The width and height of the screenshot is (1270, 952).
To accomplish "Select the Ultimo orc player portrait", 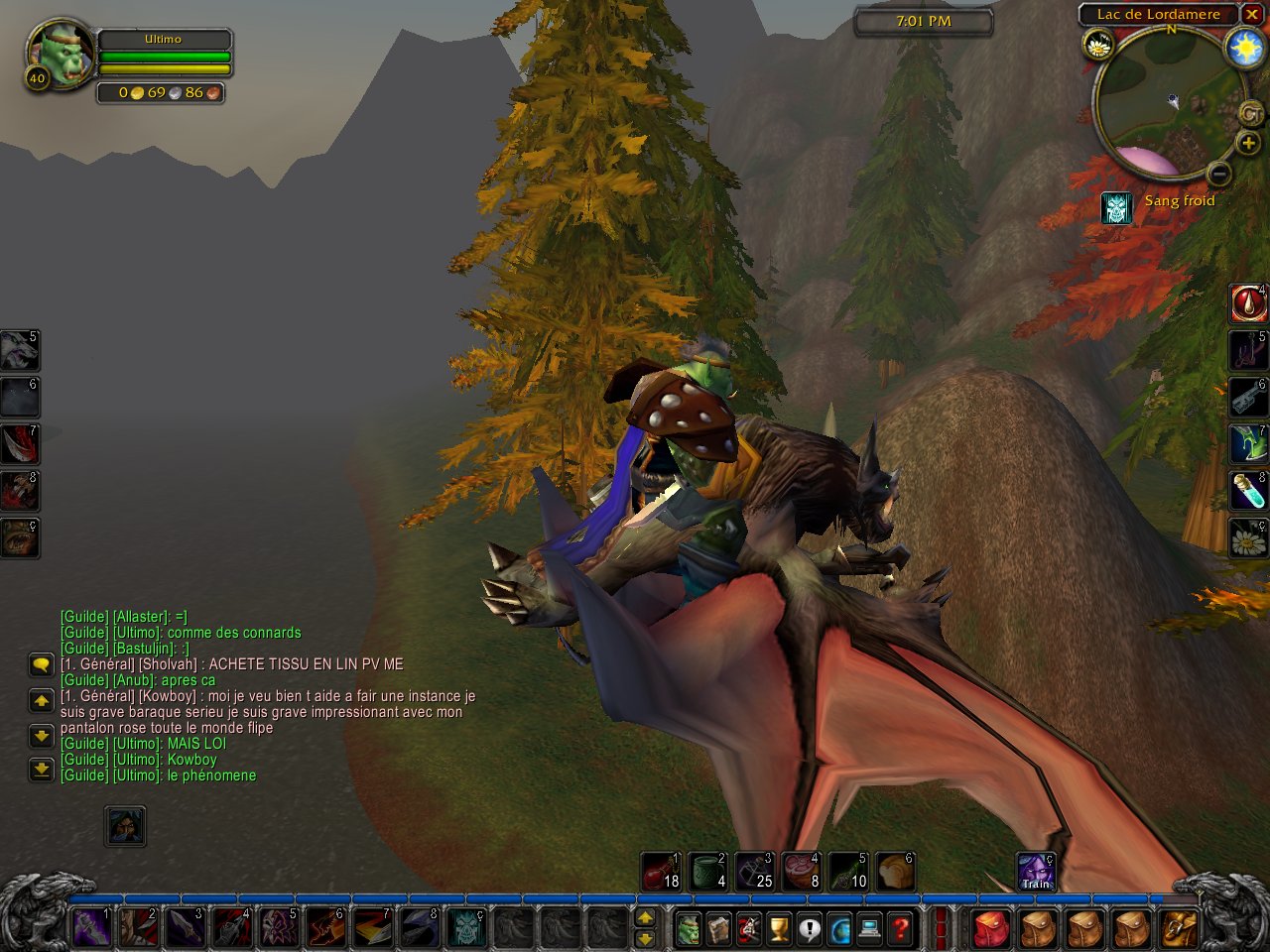I will point(60,55).
